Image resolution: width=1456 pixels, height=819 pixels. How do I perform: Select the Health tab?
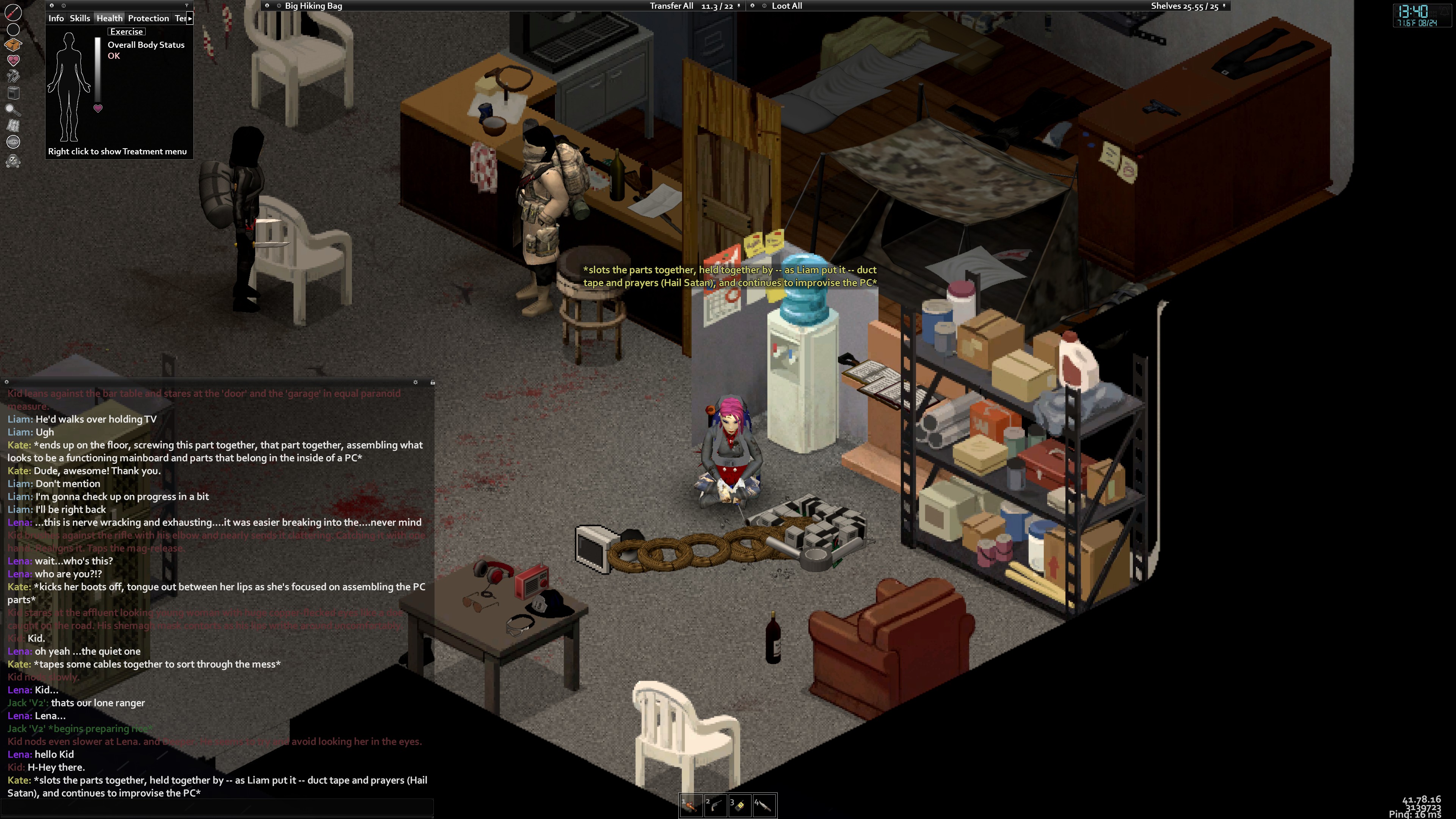coord(109,19)
